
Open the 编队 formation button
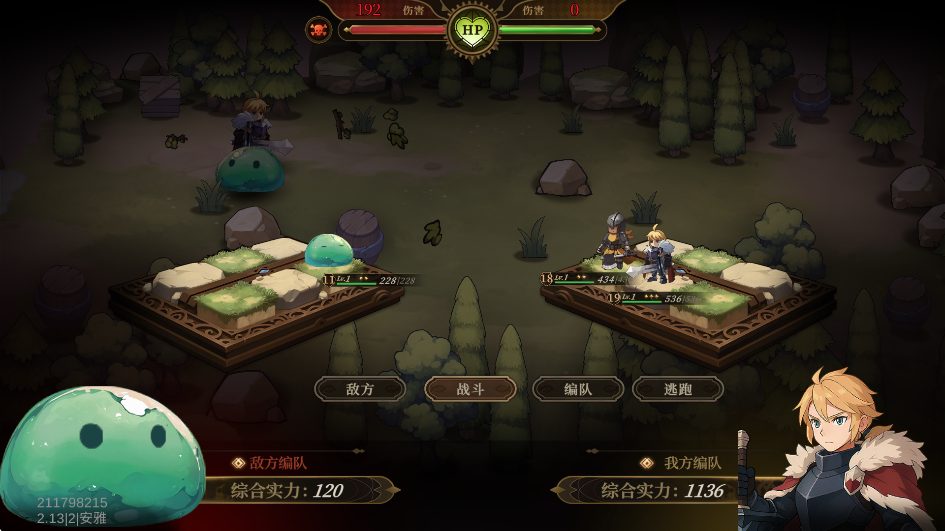coord(578,389)
